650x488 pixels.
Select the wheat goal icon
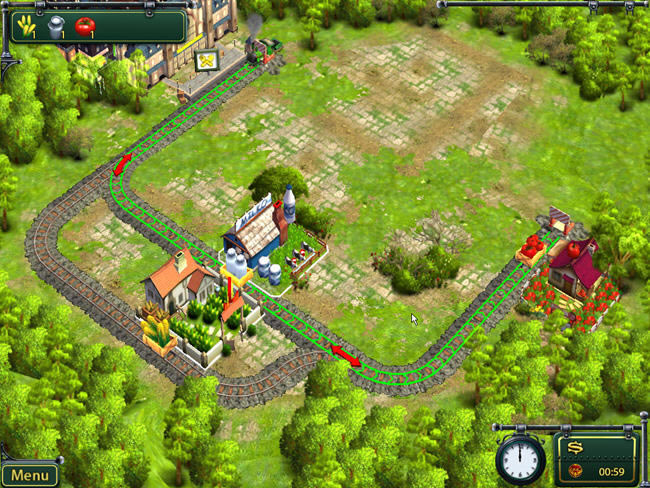point(26,24)
